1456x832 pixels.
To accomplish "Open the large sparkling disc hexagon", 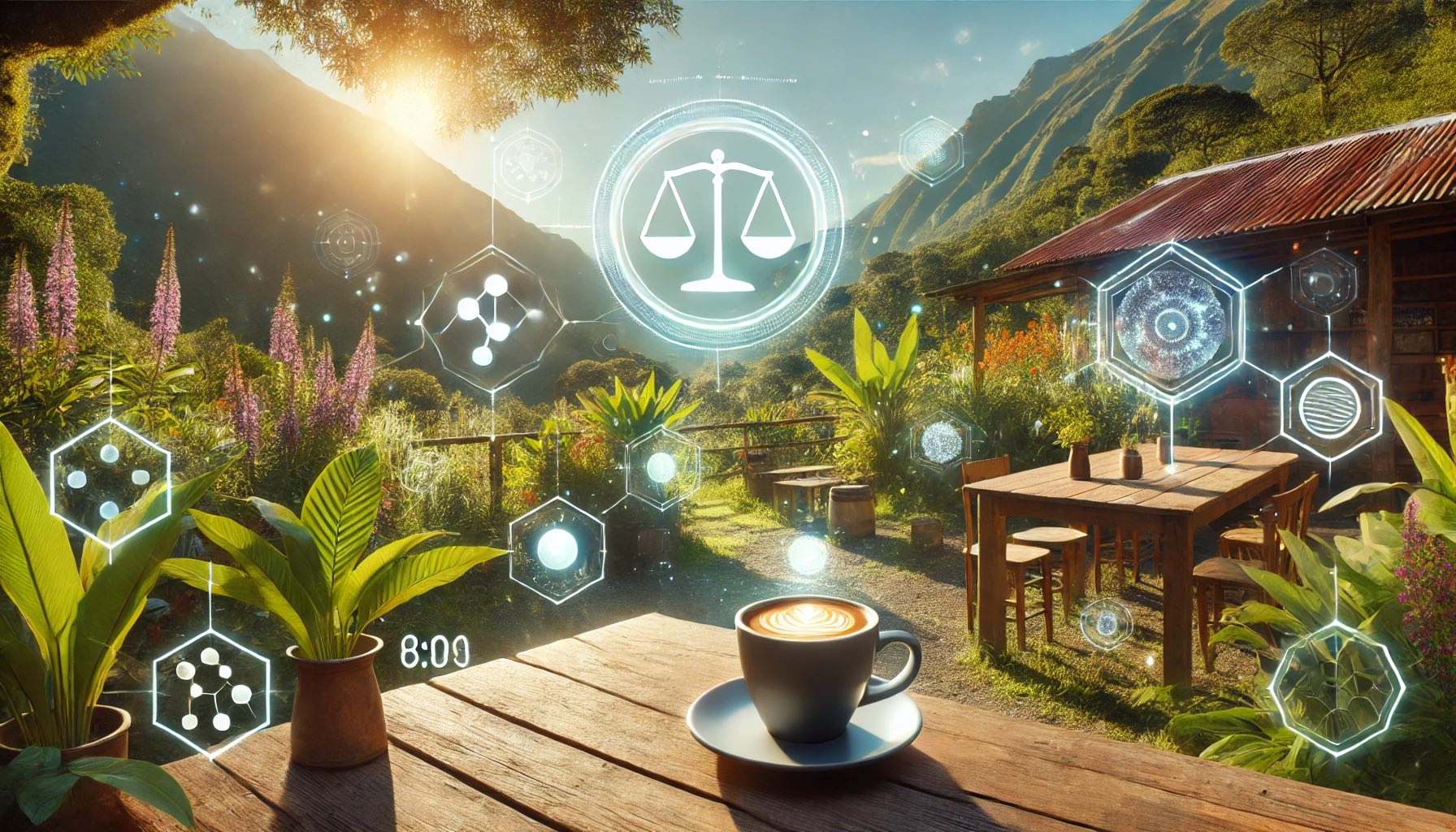I will [1171, 319].
